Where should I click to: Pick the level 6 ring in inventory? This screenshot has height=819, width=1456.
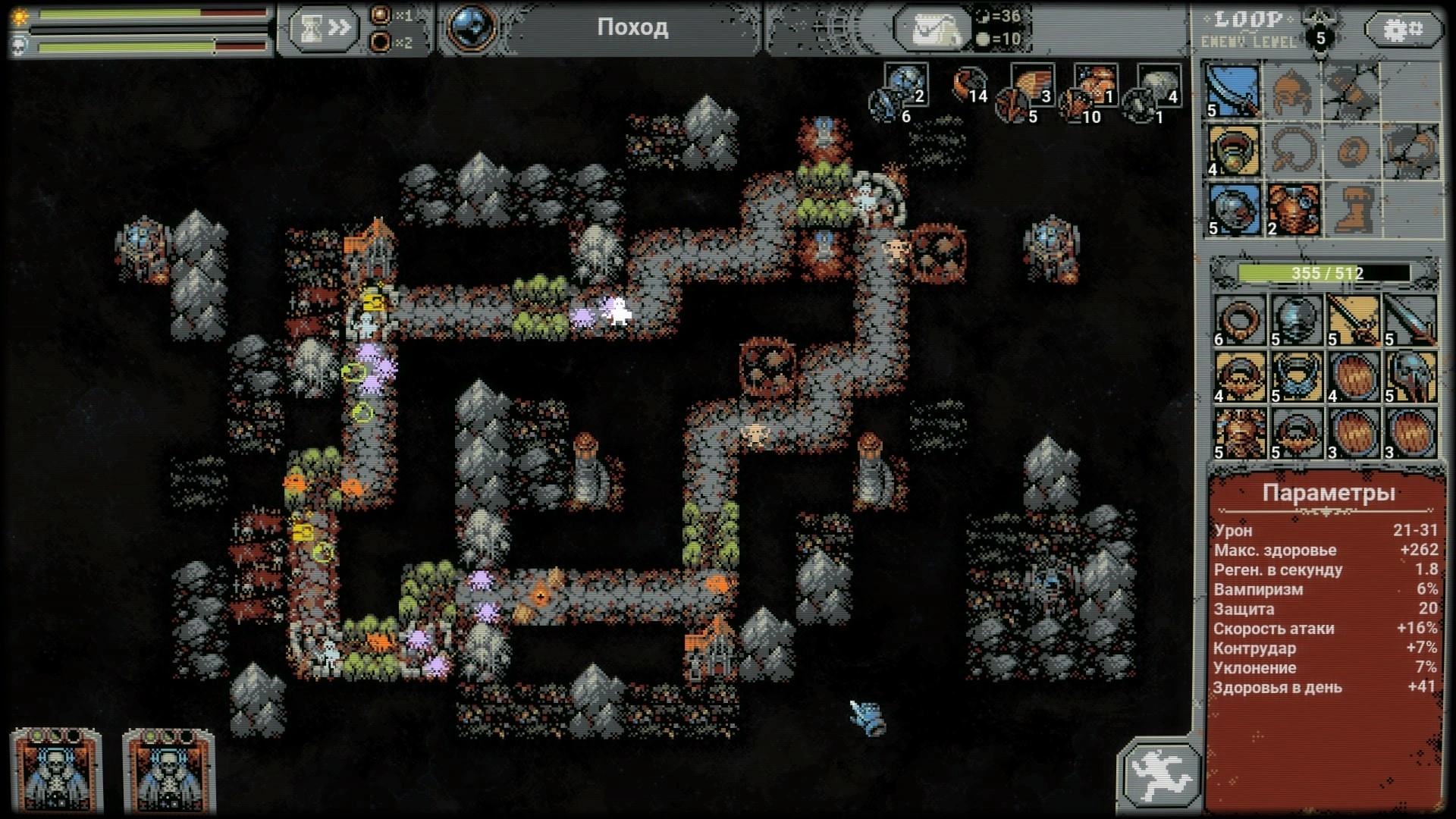1240,320
